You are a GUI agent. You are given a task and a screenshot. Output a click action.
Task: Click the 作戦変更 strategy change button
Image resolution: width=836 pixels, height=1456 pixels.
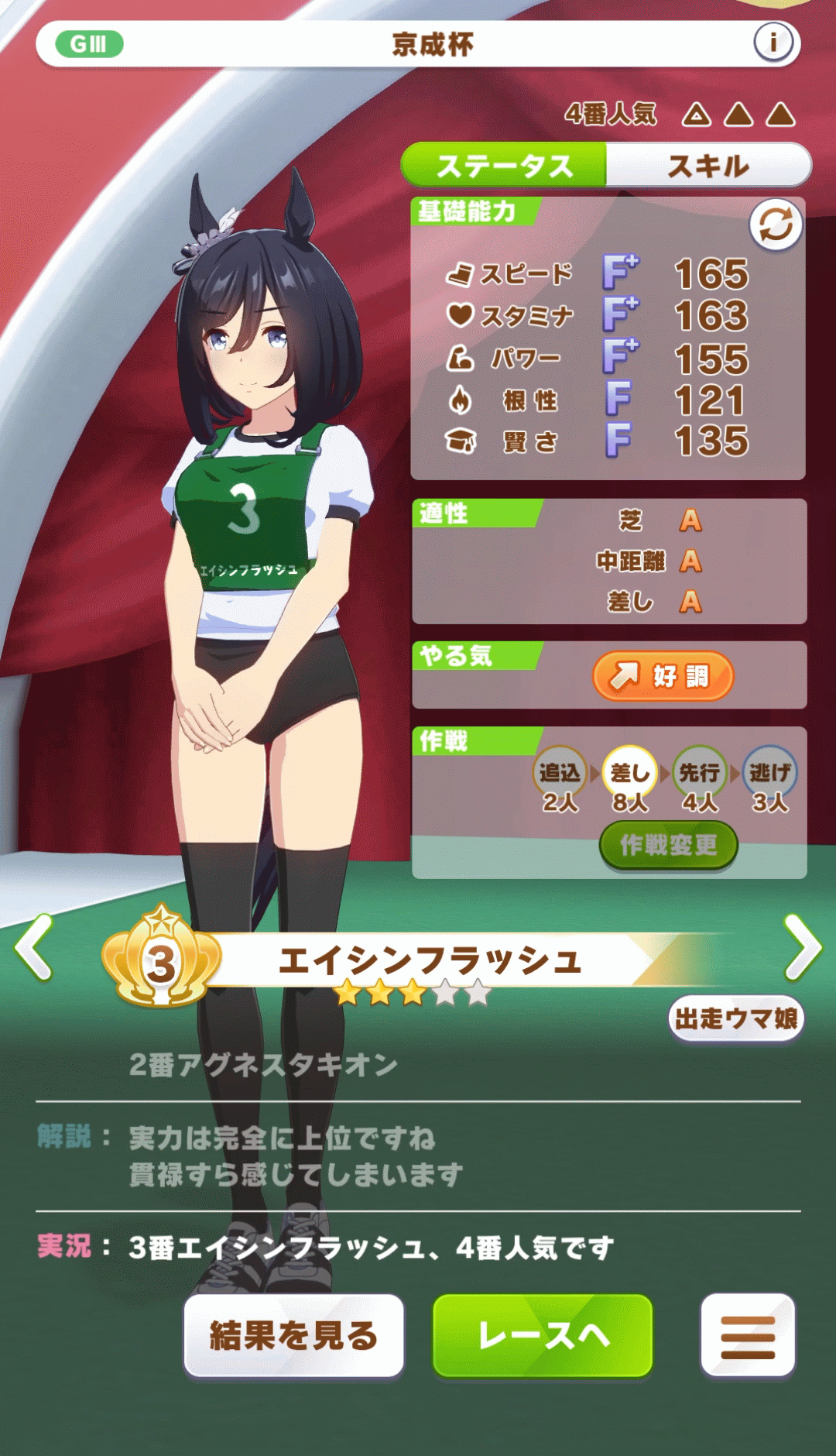668,845
